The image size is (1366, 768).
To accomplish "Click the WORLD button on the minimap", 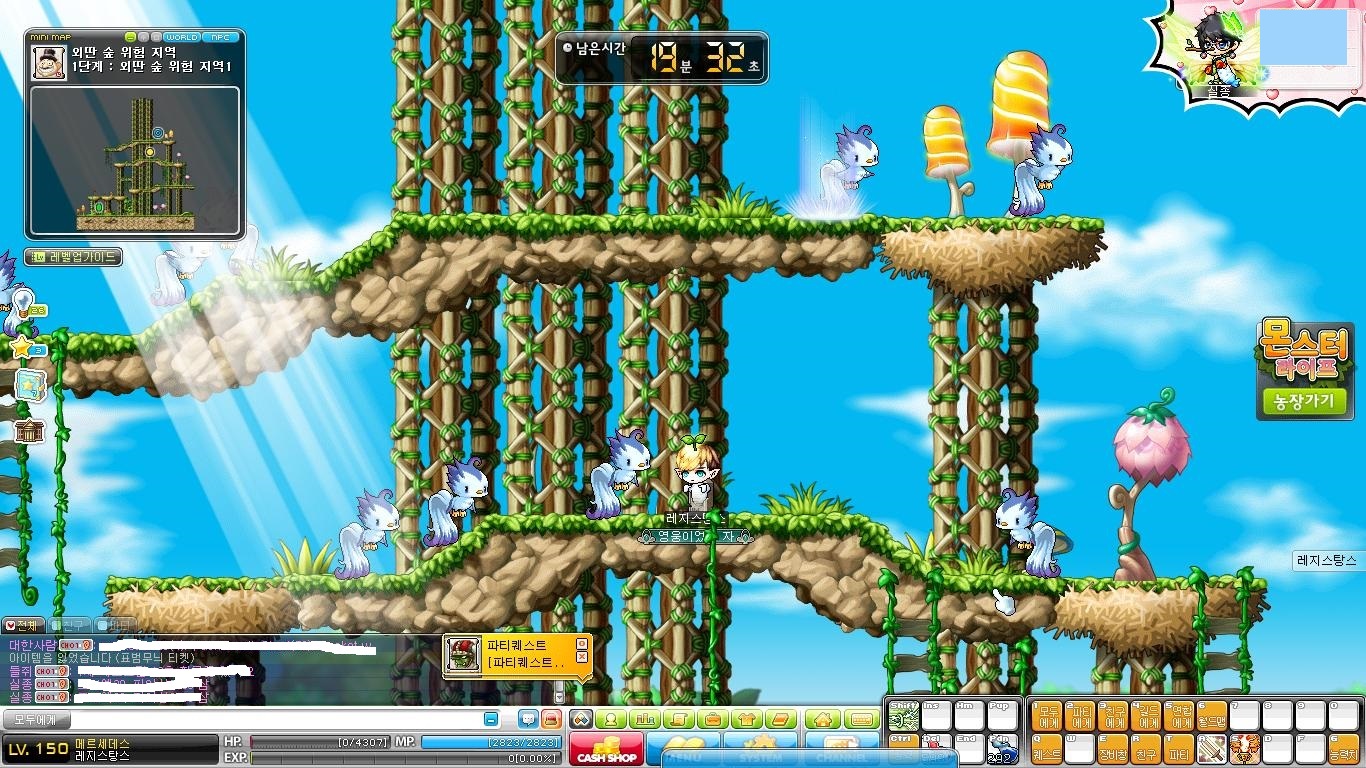I will [x=181, y=37].
